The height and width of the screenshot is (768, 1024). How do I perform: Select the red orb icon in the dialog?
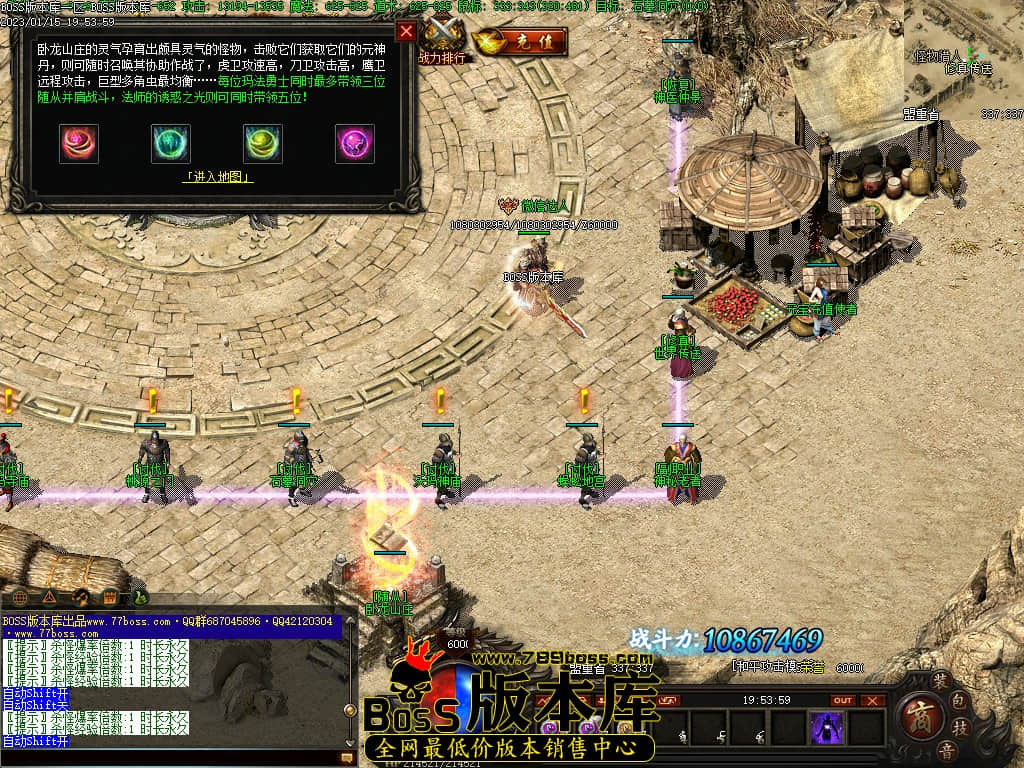[79, 144]
